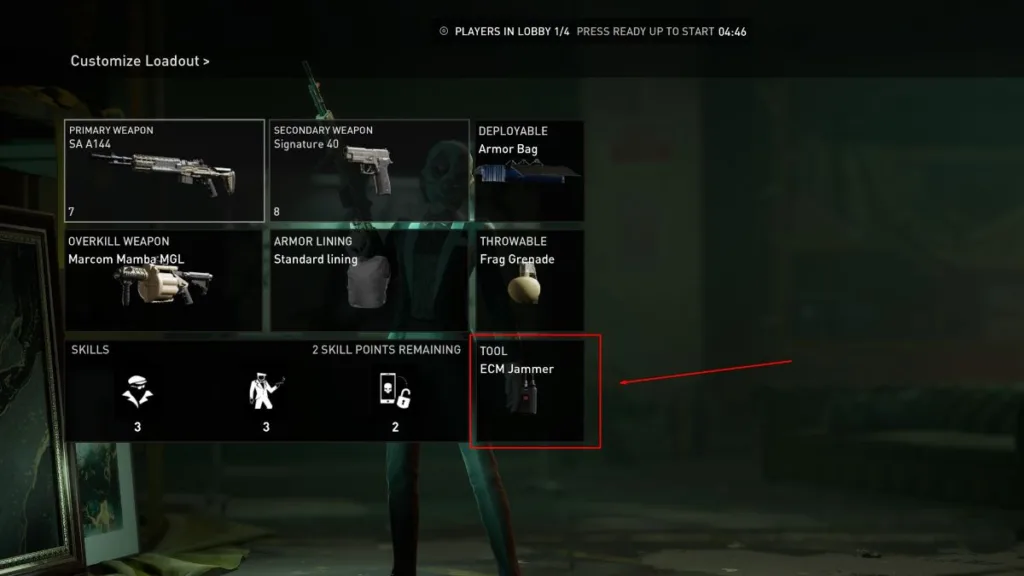This screenshot has width=1024, height=576.
Task: Open the Customize Loadout menu
Action: coord(139,61)
